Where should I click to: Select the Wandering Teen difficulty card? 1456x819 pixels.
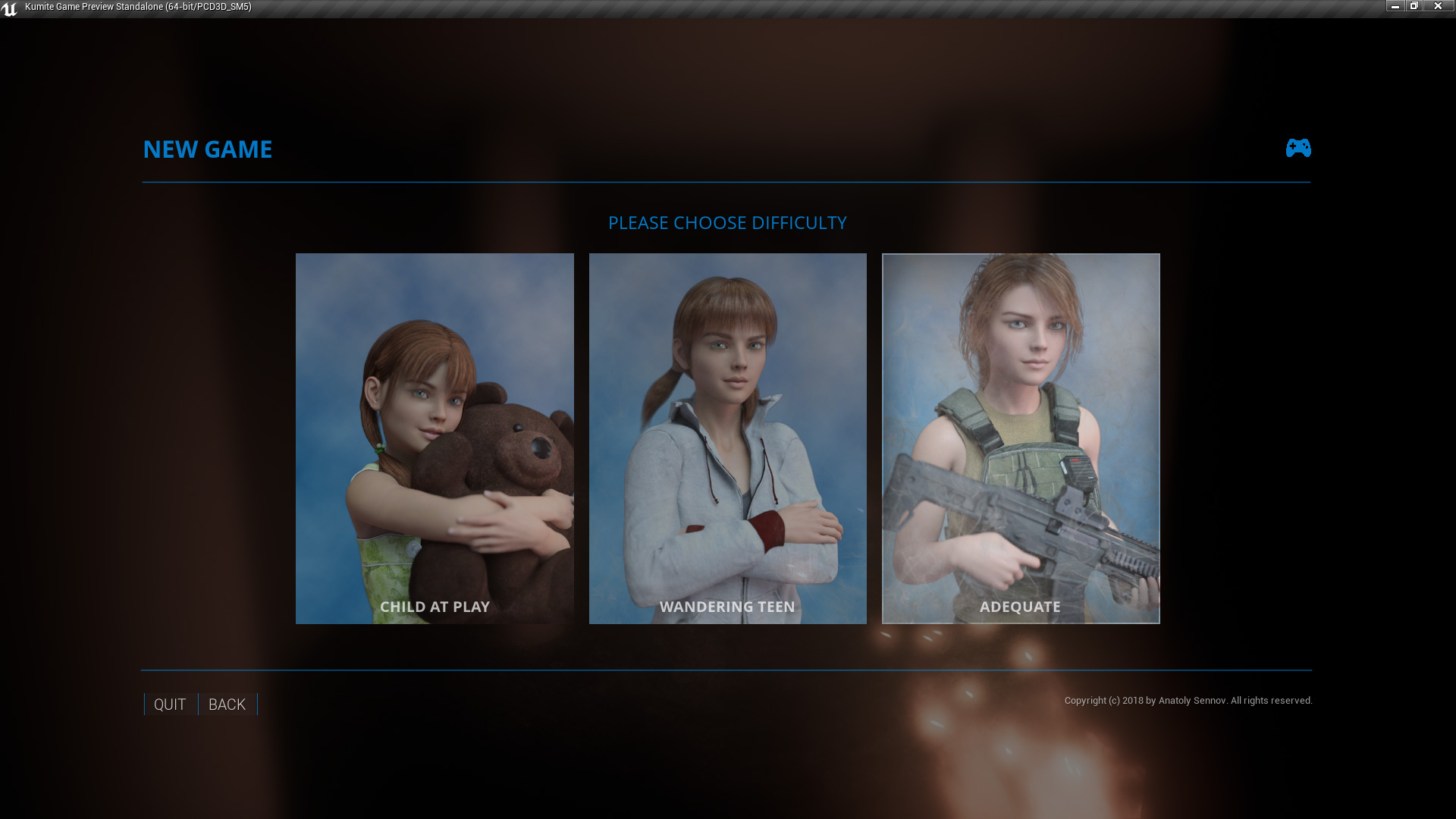pyautogui.click(x=727, y=438)
